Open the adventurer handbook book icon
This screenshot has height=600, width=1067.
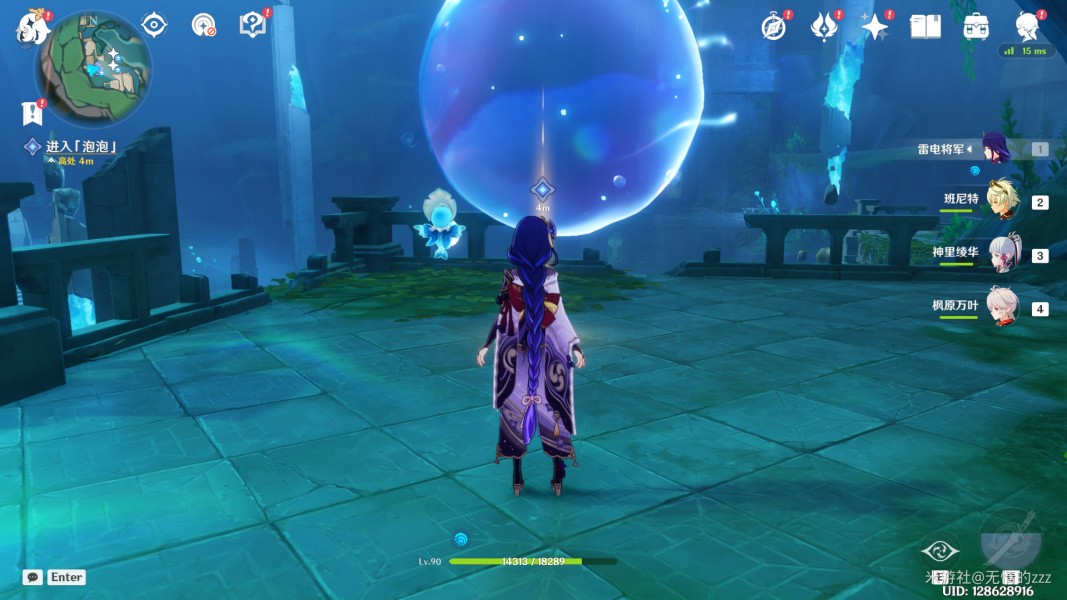pyautogui.click(x=925, y=27)
